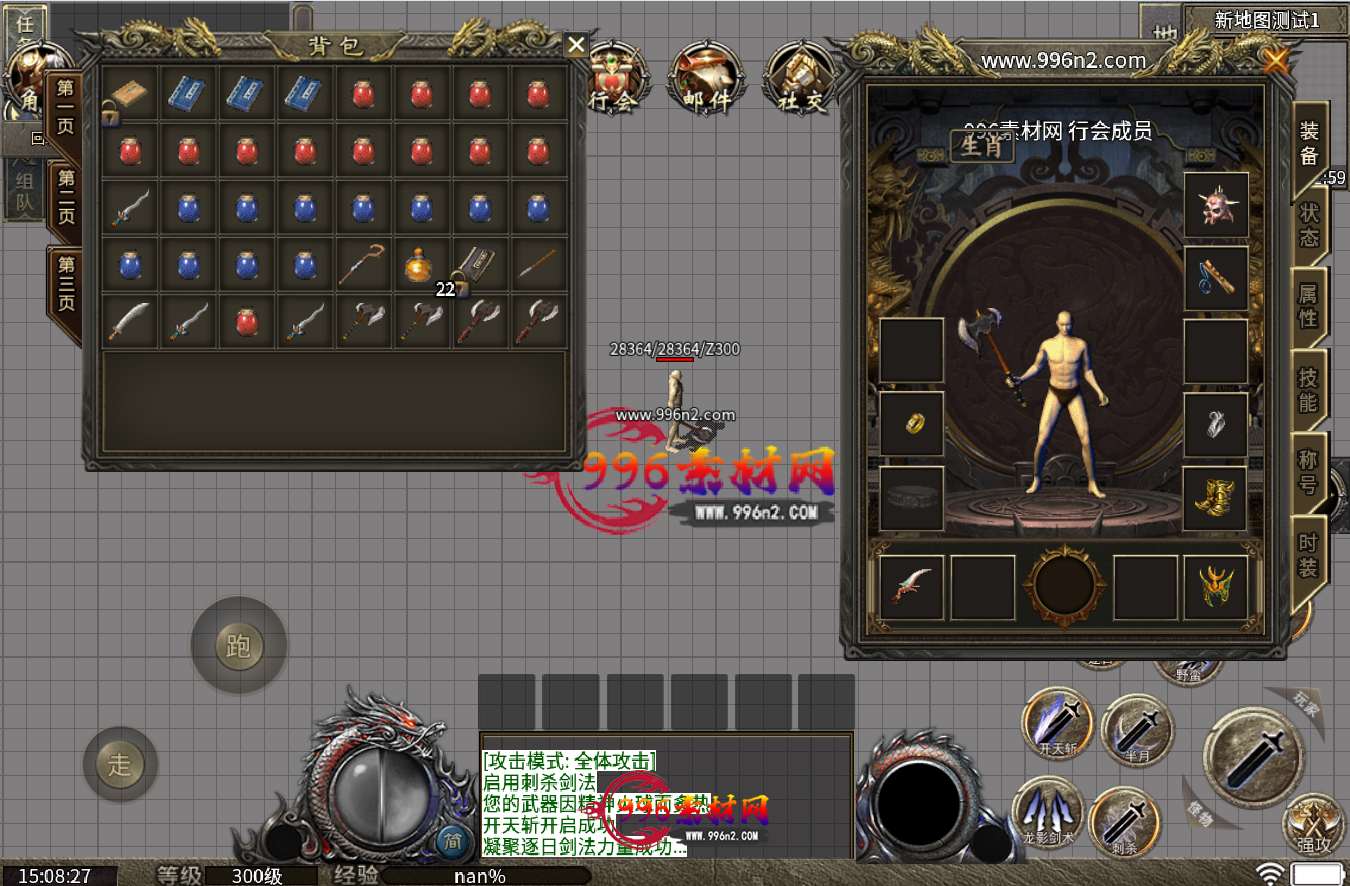
Task: Open the 时装 fashion tab
Action: [x=1309, y=556]
